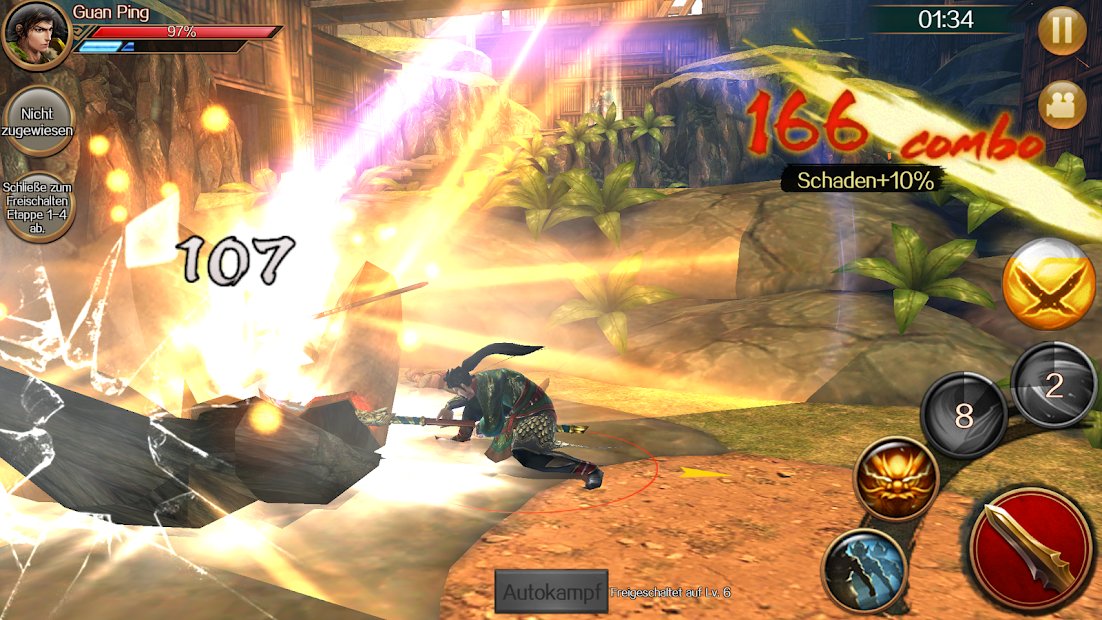Select the skill on 2 second cooldown
This screenshot has width=1102, height=620.
1054,387
